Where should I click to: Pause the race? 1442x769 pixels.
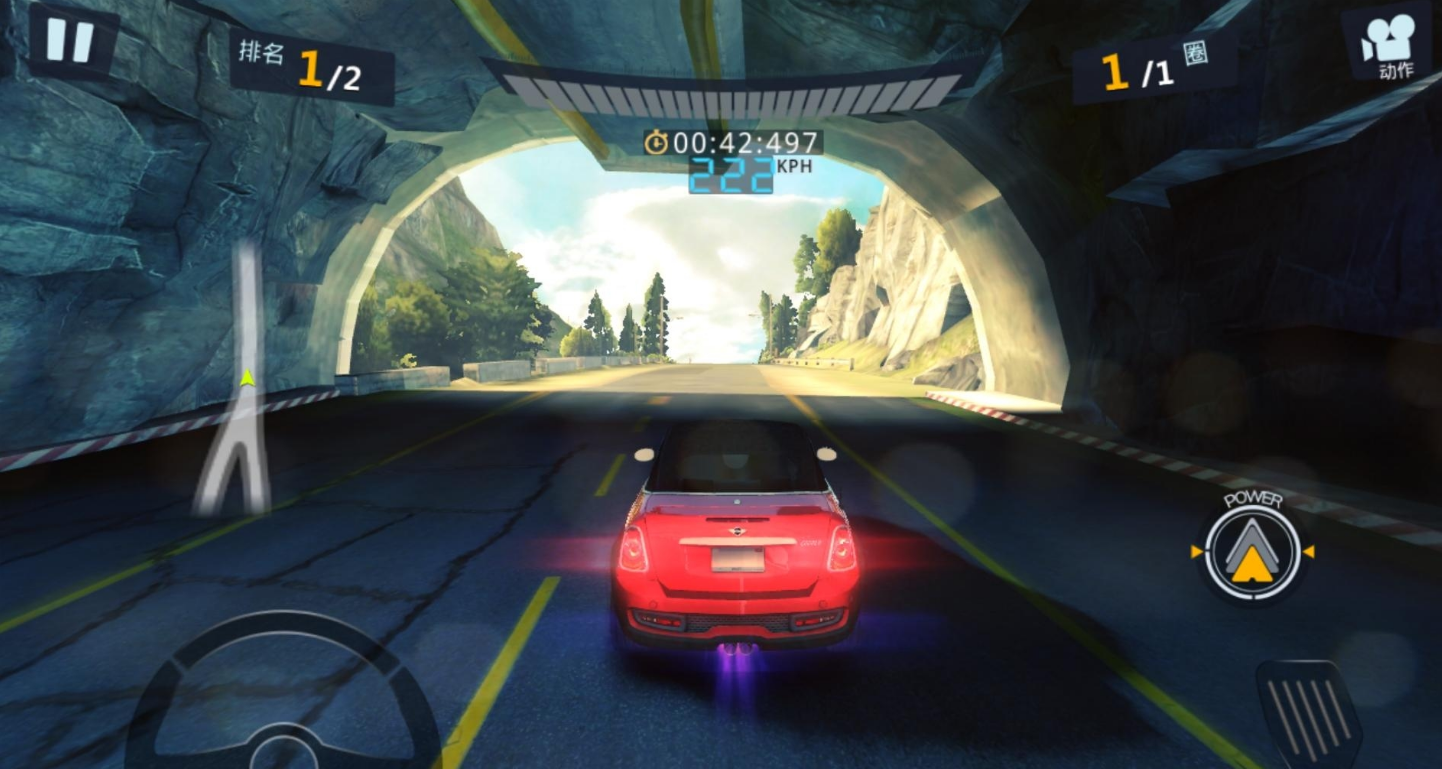(x=70, y=41)
